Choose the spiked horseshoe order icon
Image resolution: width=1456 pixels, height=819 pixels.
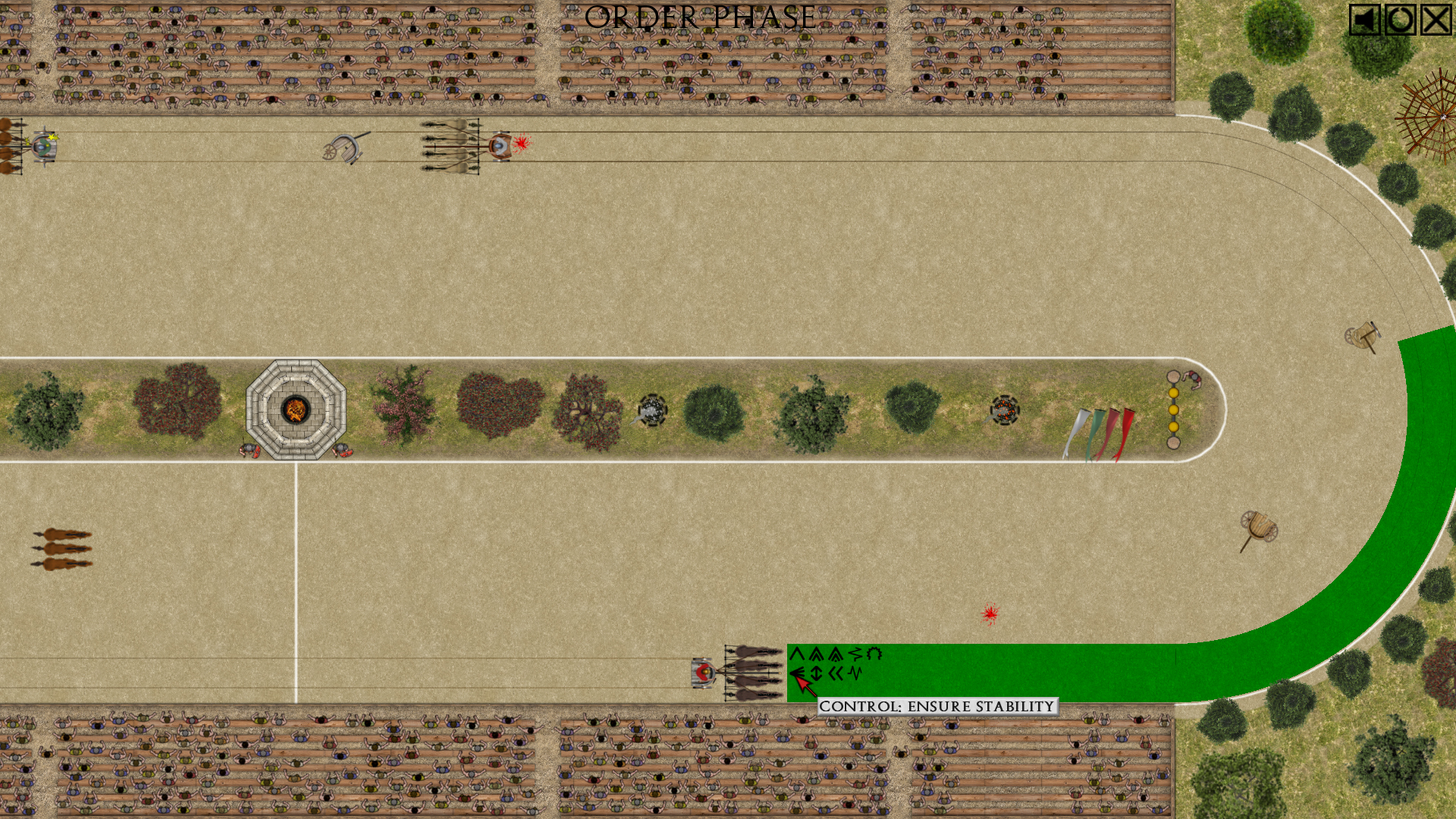874,654
